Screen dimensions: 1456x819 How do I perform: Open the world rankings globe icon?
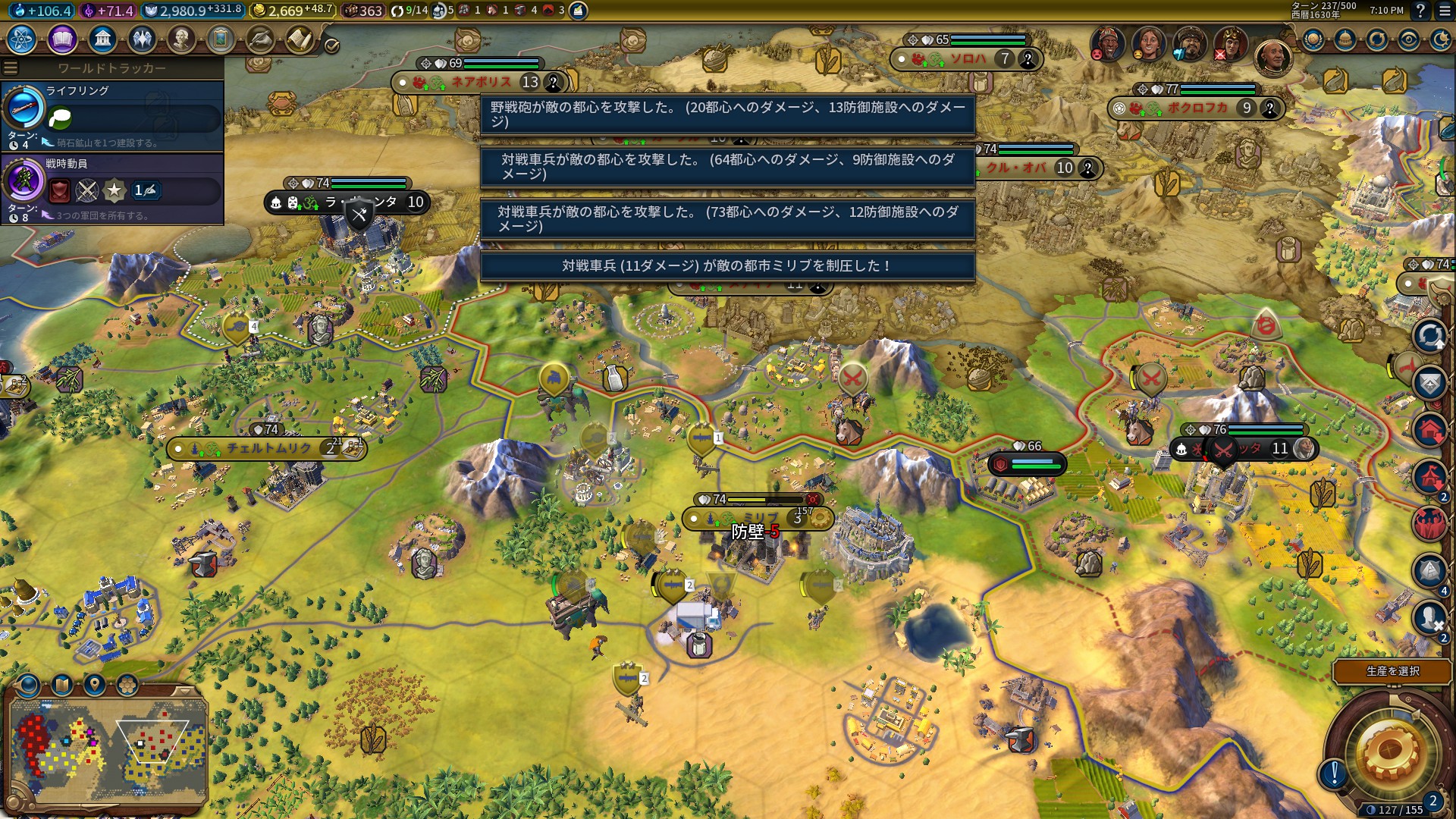click(x=1313, y=39)
